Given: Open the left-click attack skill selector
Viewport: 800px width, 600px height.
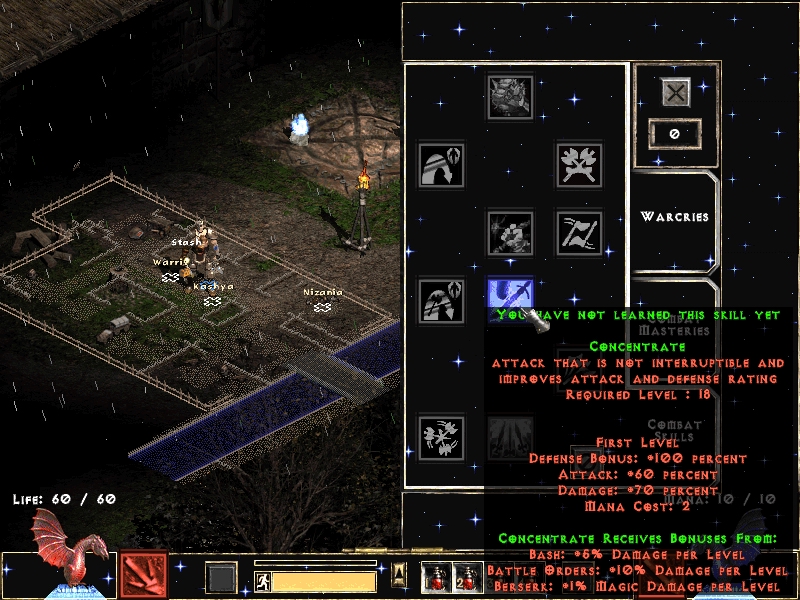Looking at the screenshot, I should [144, 575].
